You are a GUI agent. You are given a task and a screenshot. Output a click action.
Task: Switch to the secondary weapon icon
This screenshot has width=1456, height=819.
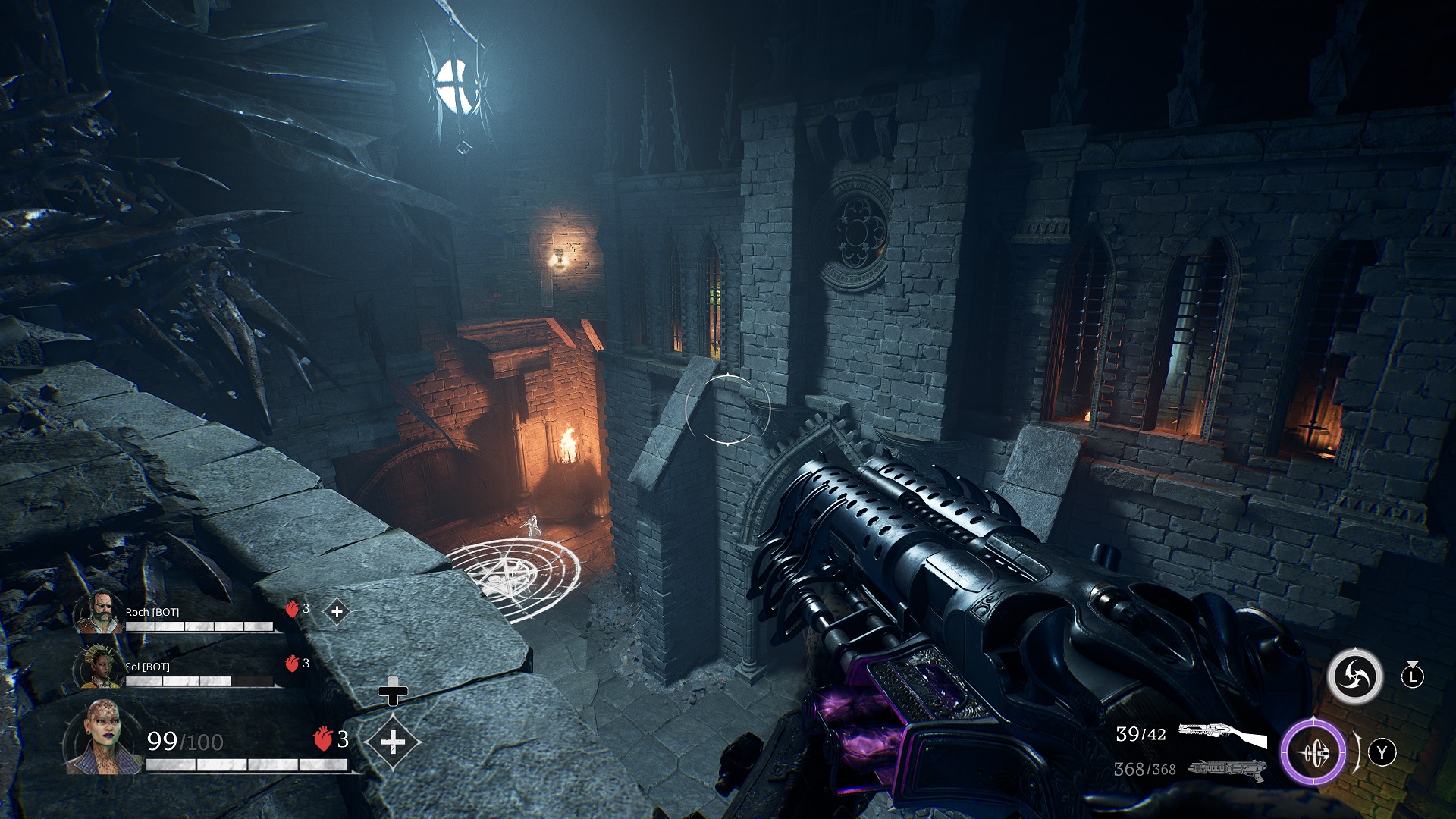pos(1227,770)
